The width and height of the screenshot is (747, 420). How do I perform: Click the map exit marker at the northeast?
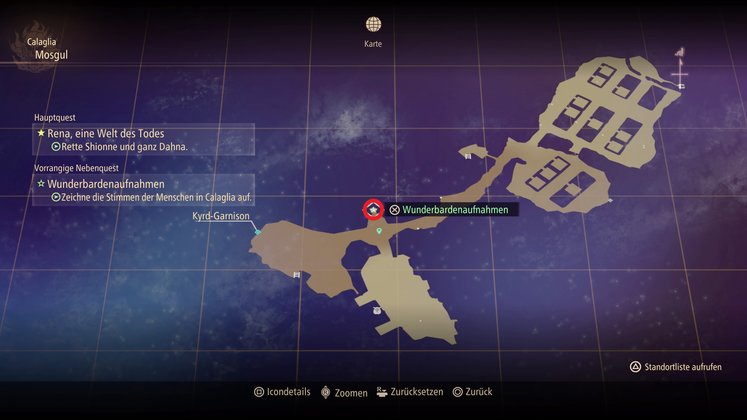click(680, 86)
